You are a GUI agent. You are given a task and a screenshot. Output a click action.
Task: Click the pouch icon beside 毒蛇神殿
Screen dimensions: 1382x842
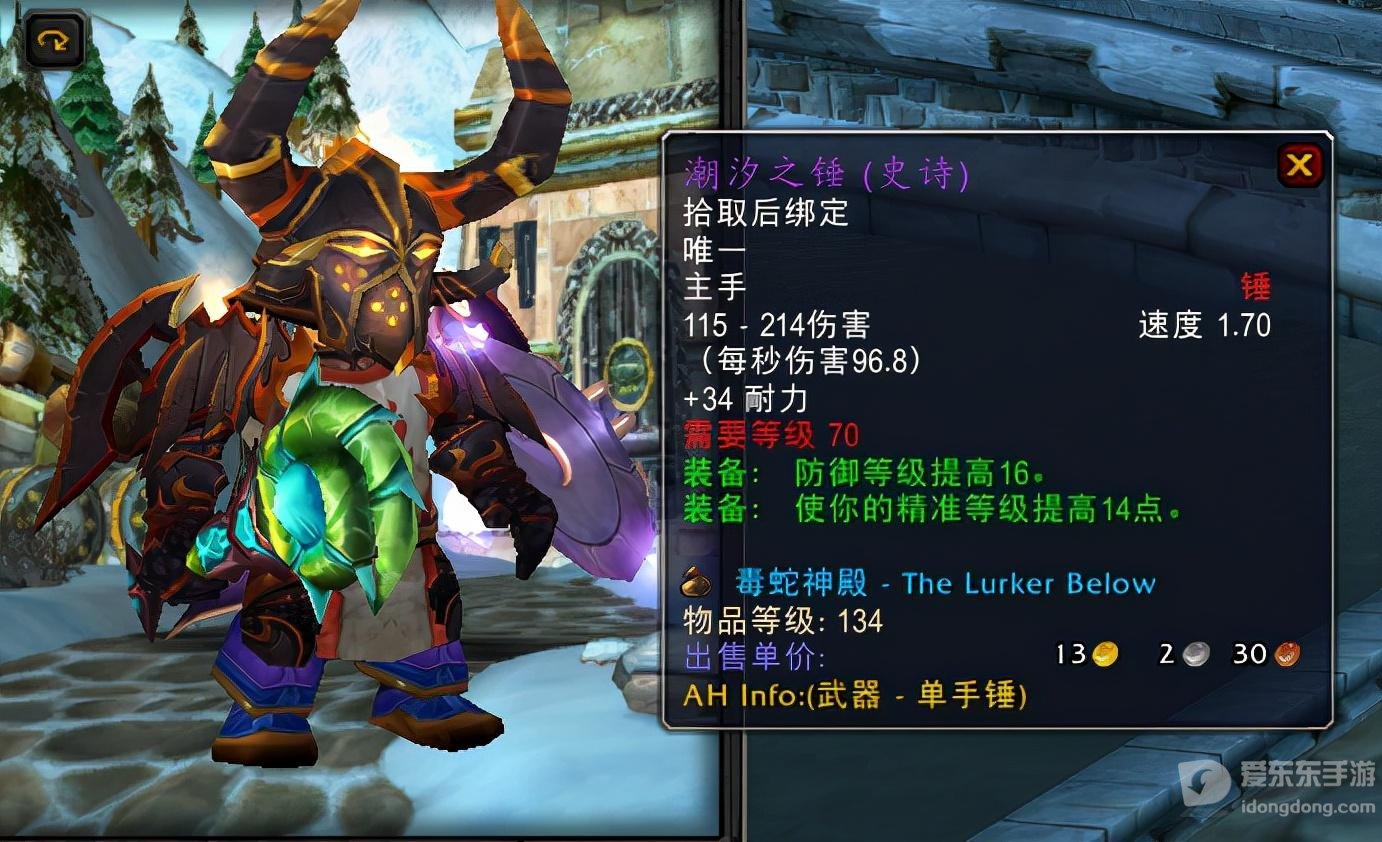695,583
